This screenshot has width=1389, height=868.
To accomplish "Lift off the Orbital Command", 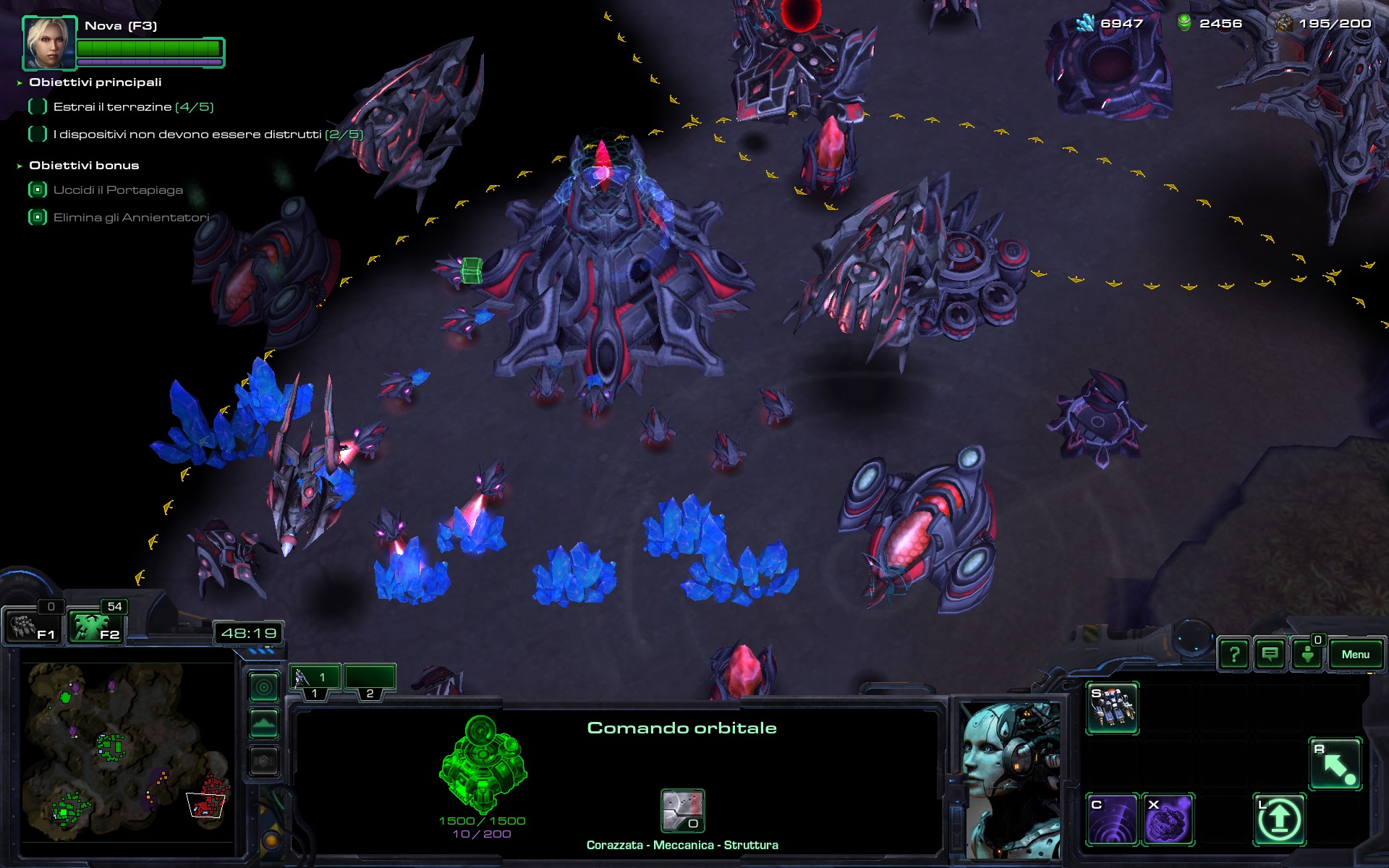I will click(x=1279, y=820).
